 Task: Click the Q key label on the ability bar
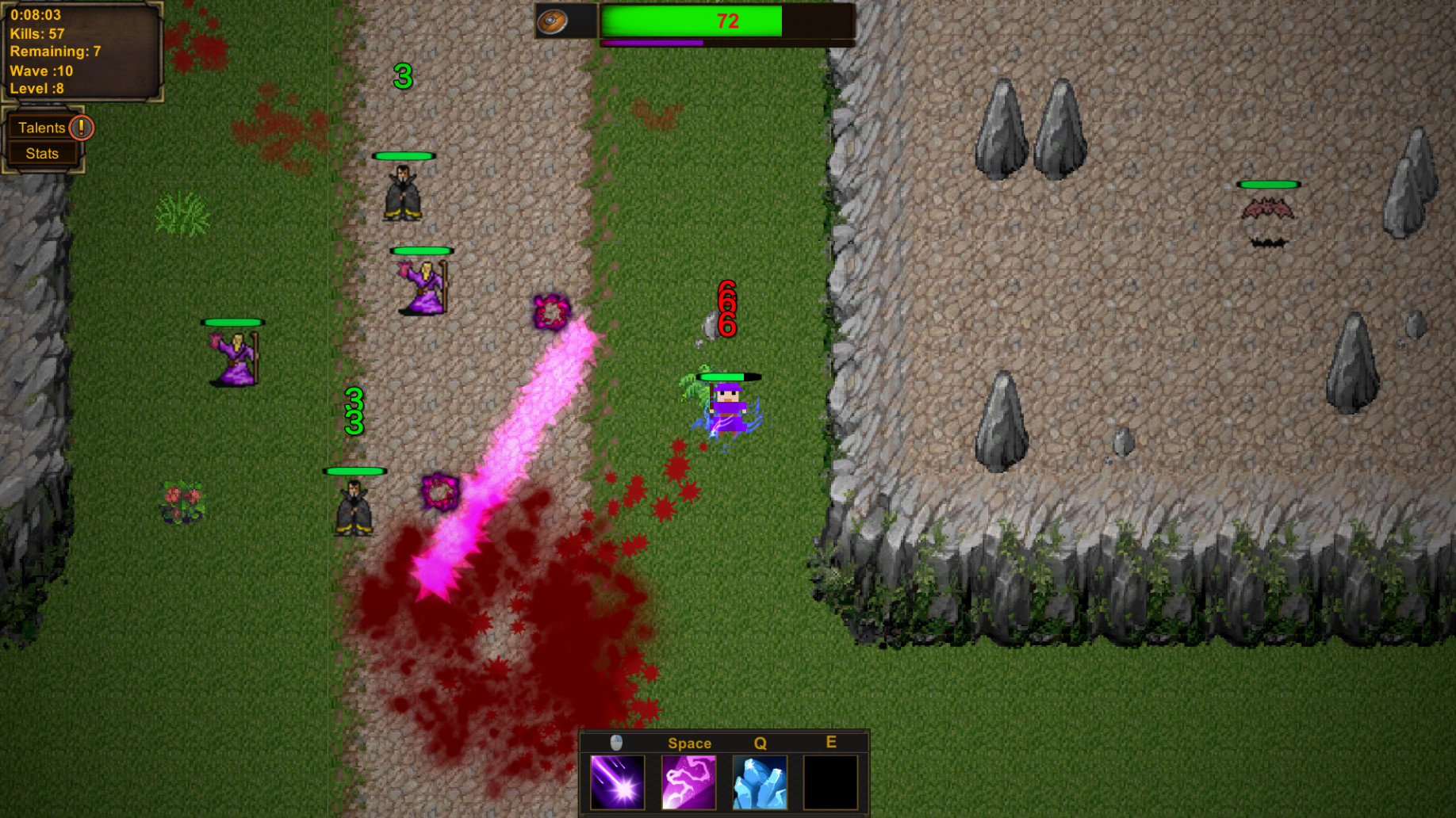tap(760, 743)
